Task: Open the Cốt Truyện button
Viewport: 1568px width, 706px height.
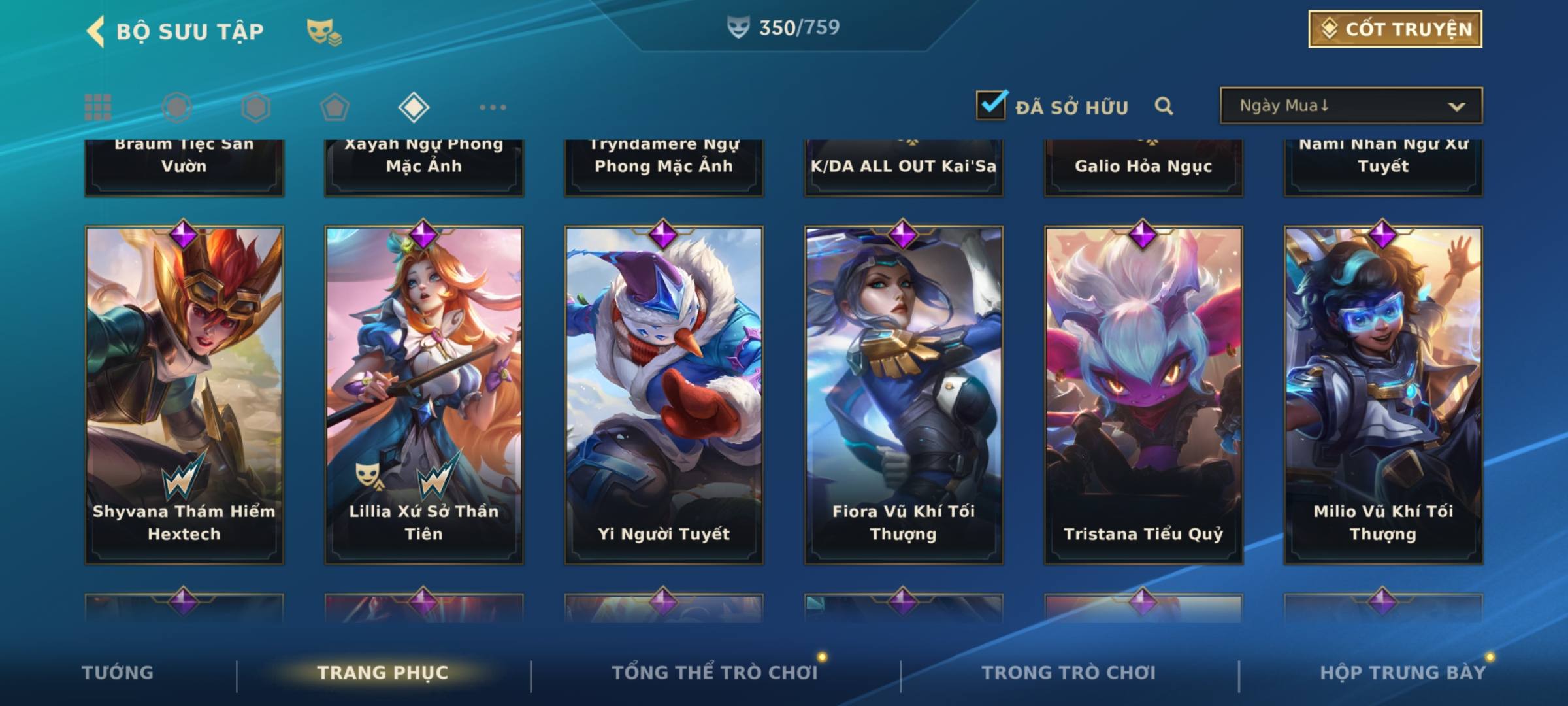Action: [x=1395, y=29]
